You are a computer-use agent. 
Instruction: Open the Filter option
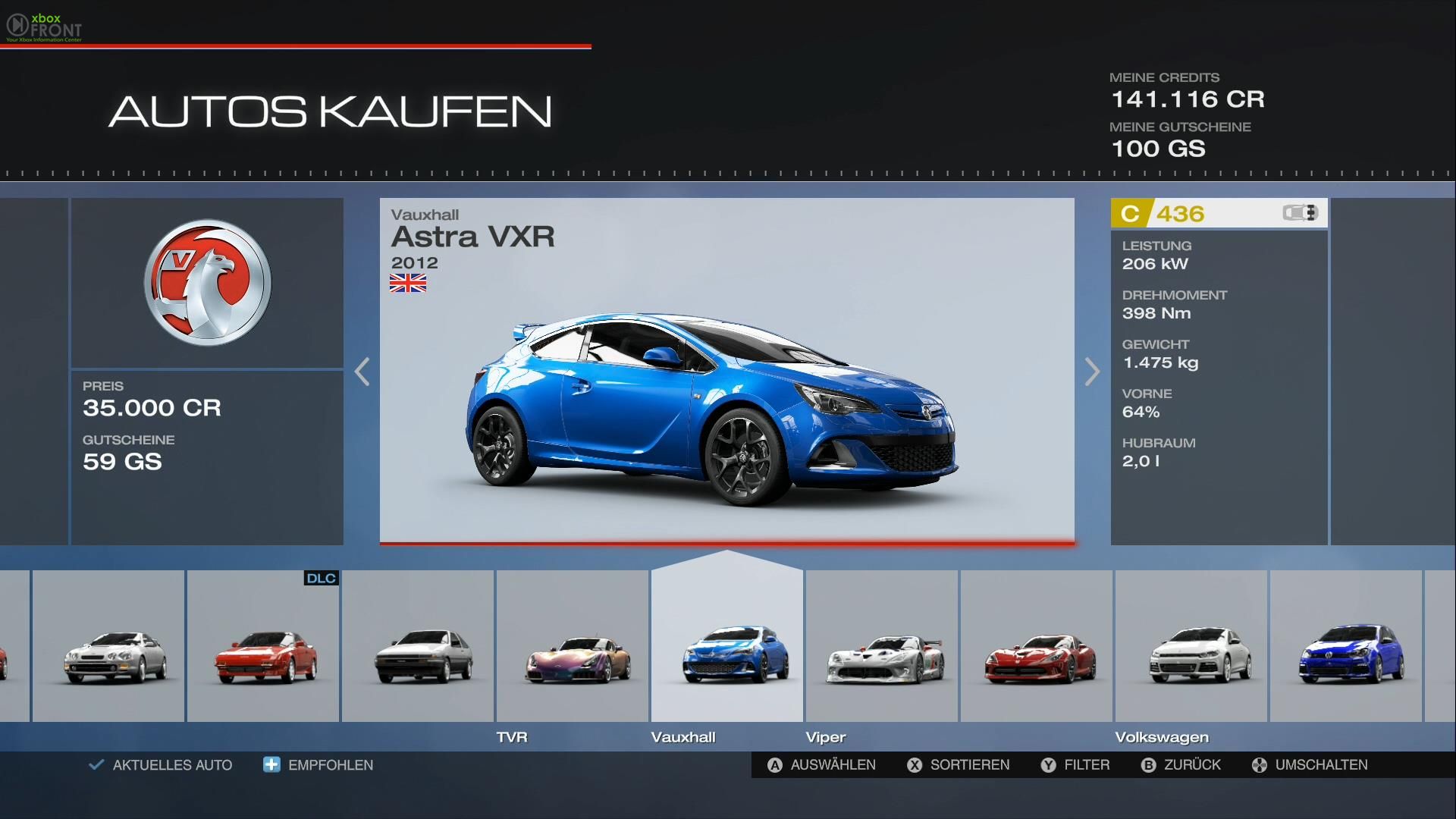[x=1075, y=765]
